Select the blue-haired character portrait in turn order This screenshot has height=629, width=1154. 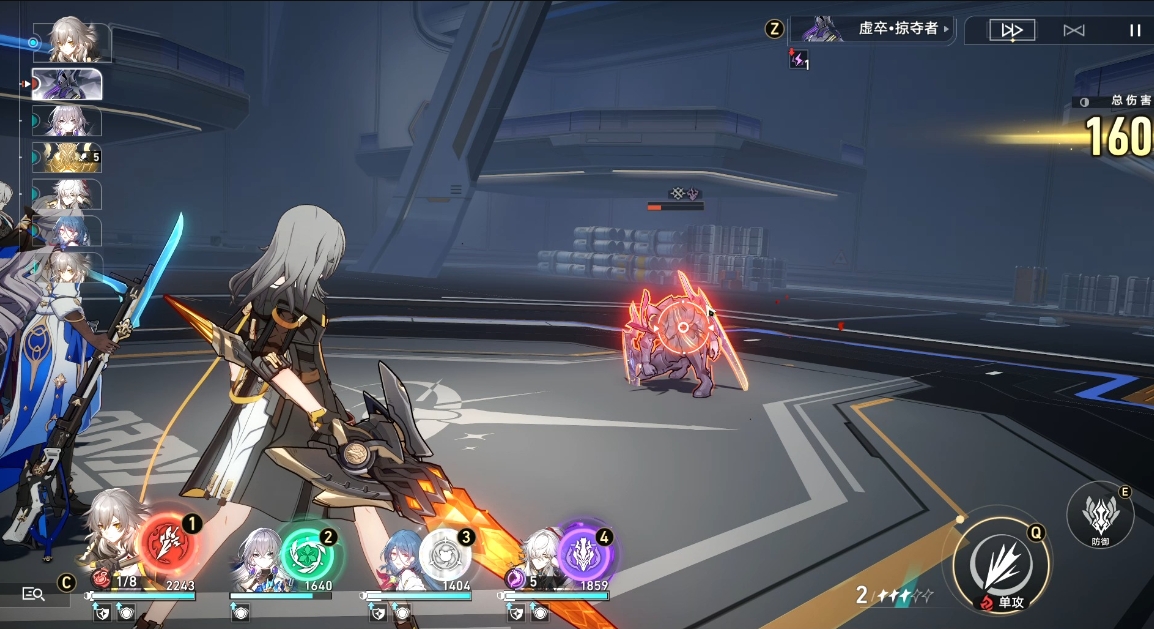[67, 231]
